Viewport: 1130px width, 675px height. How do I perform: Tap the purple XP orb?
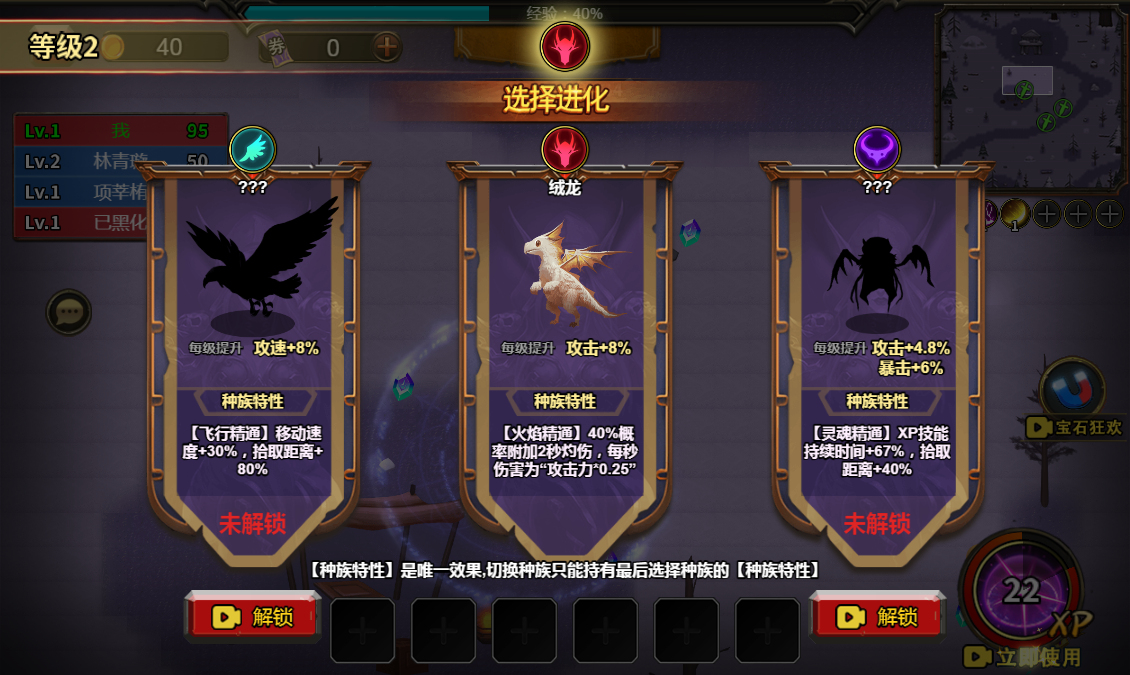click(1020, 592)
